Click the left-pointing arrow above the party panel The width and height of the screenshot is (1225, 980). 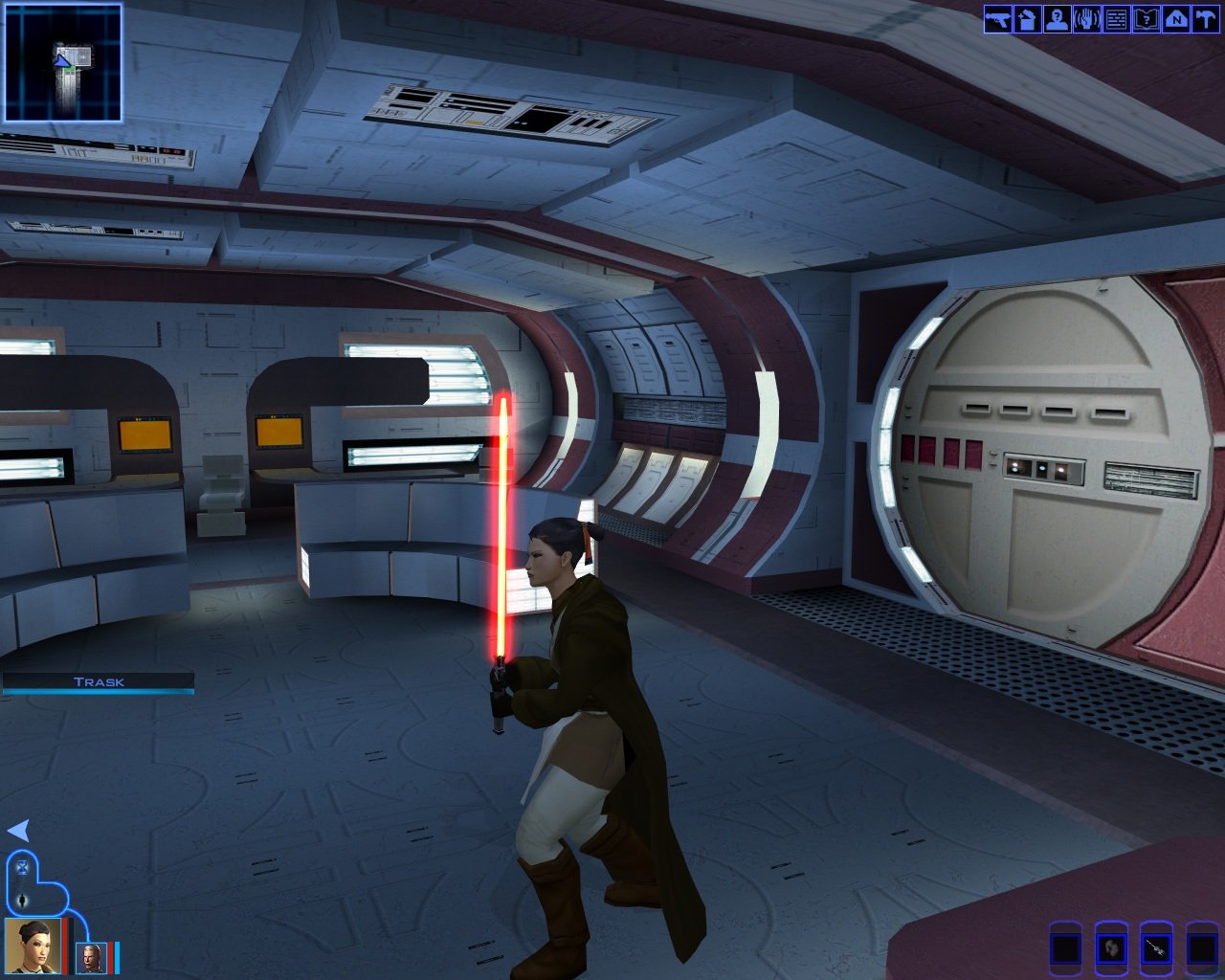18,830
